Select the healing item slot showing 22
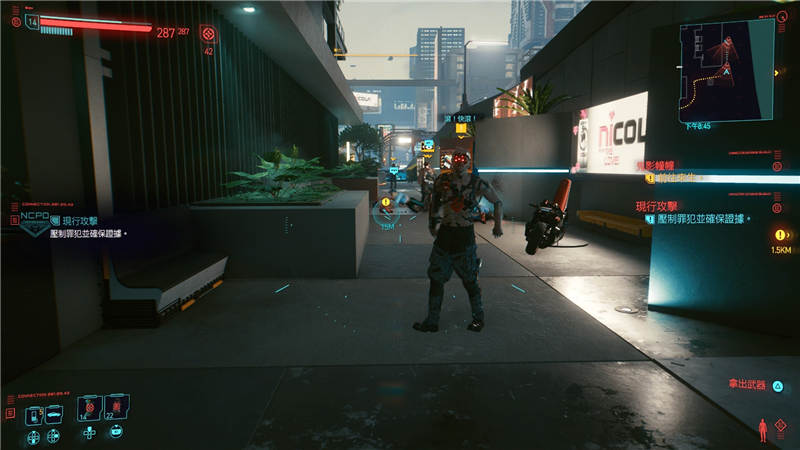800x450 pixels. 116,411
